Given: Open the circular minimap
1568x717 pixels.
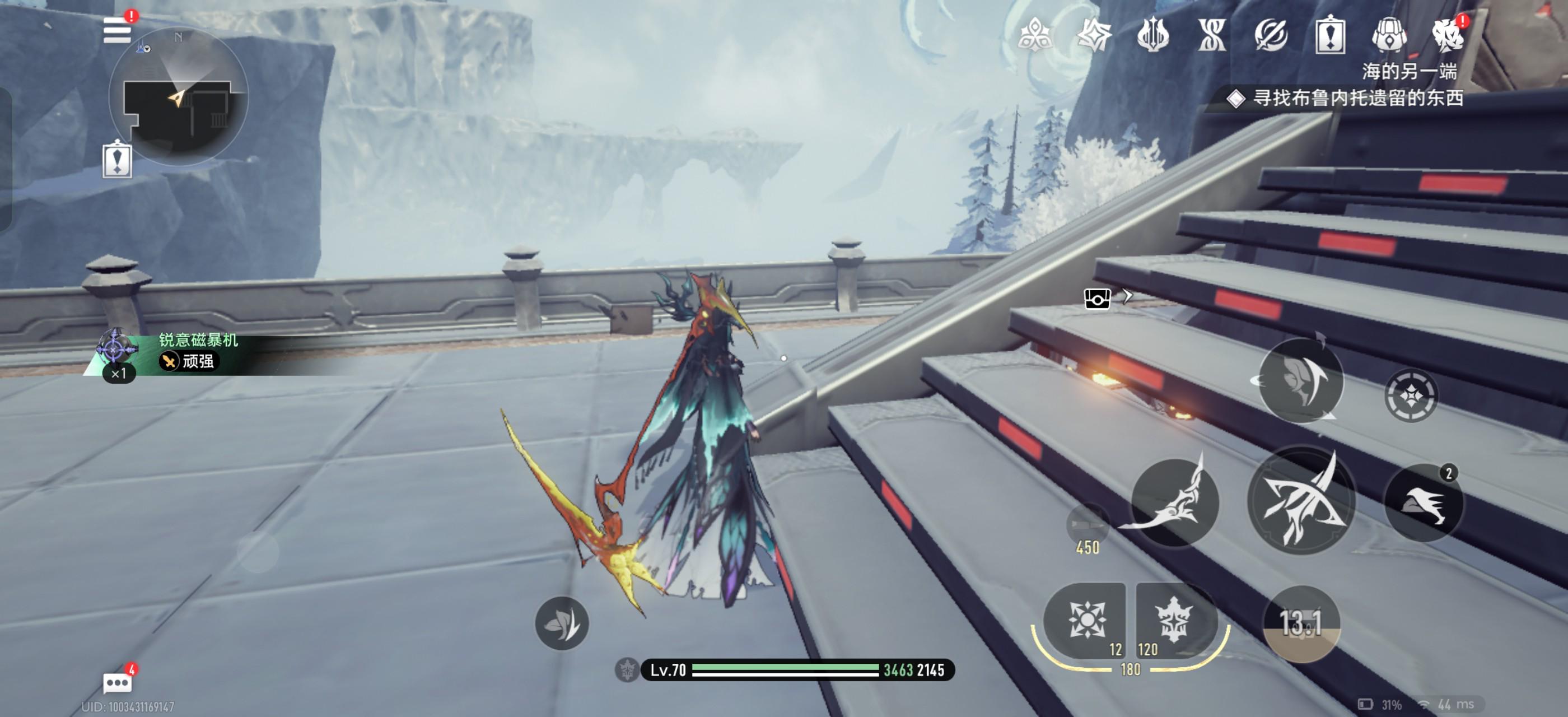Looking at the screenshot, I should [x=178, y=97].
